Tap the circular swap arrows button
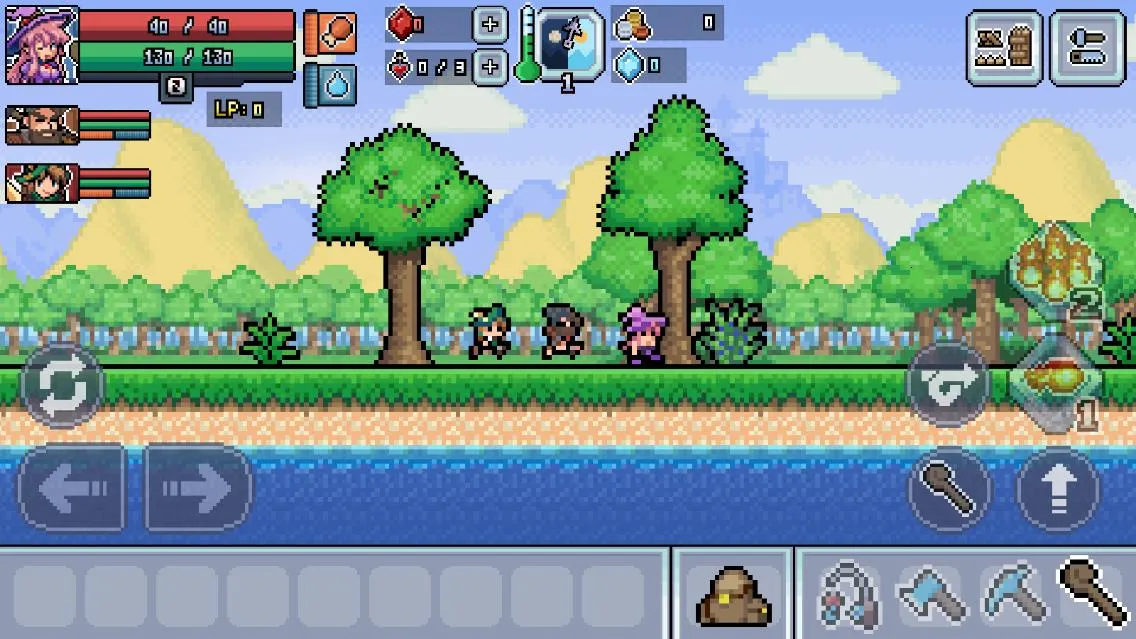 (62, 385)
